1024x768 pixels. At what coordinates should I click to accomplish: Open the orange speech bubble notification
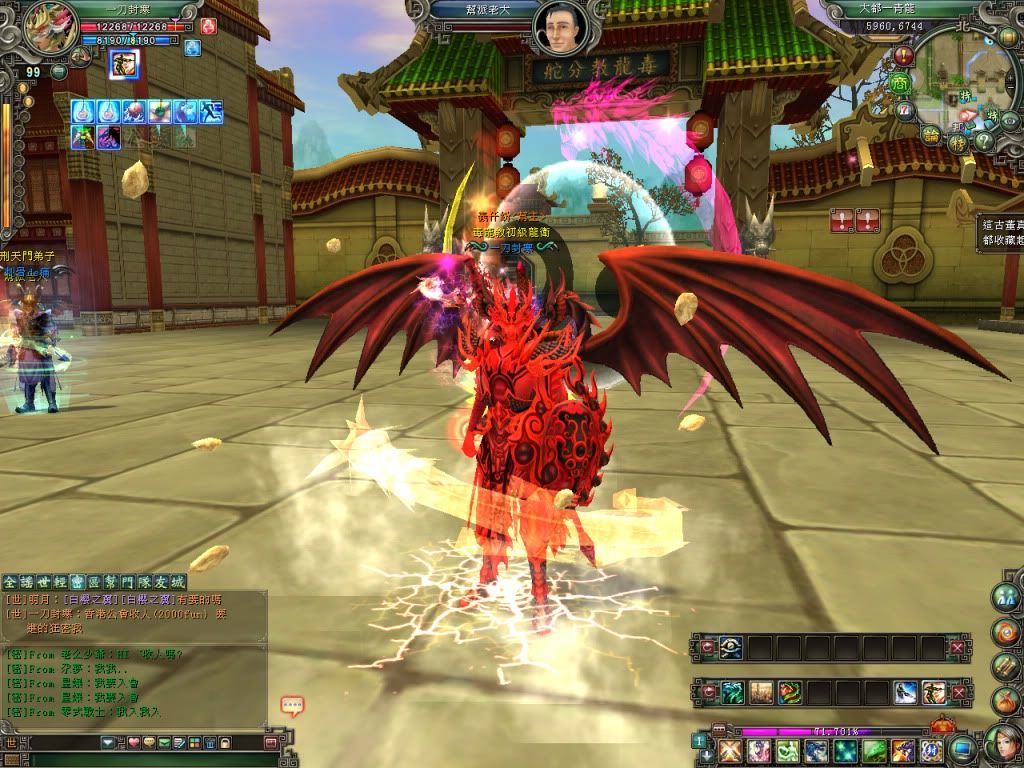point(292,706)
